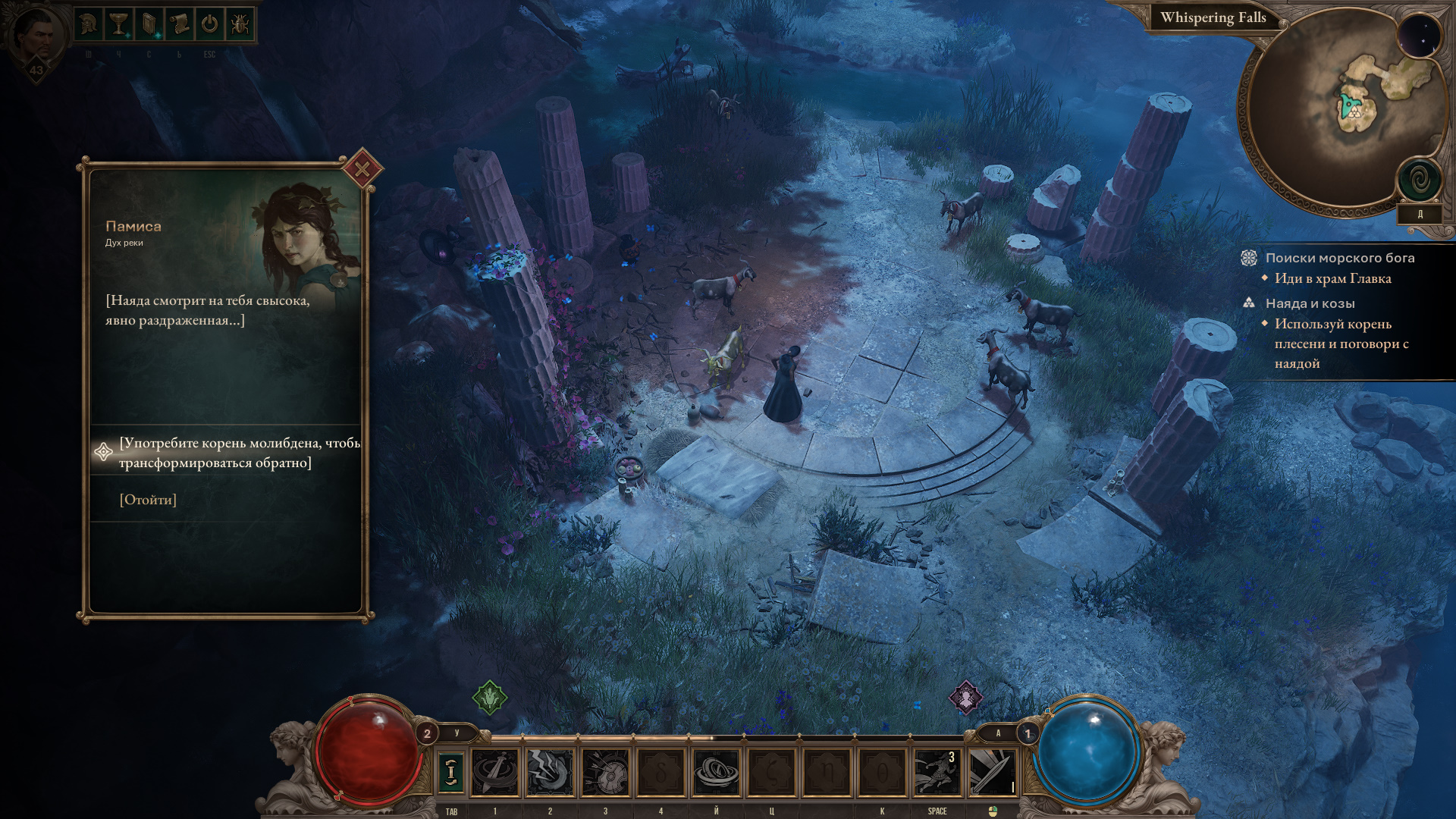Swap weapon set with the TAB button
Viewport: 1456px width, 819px height.
click(451, 772)
